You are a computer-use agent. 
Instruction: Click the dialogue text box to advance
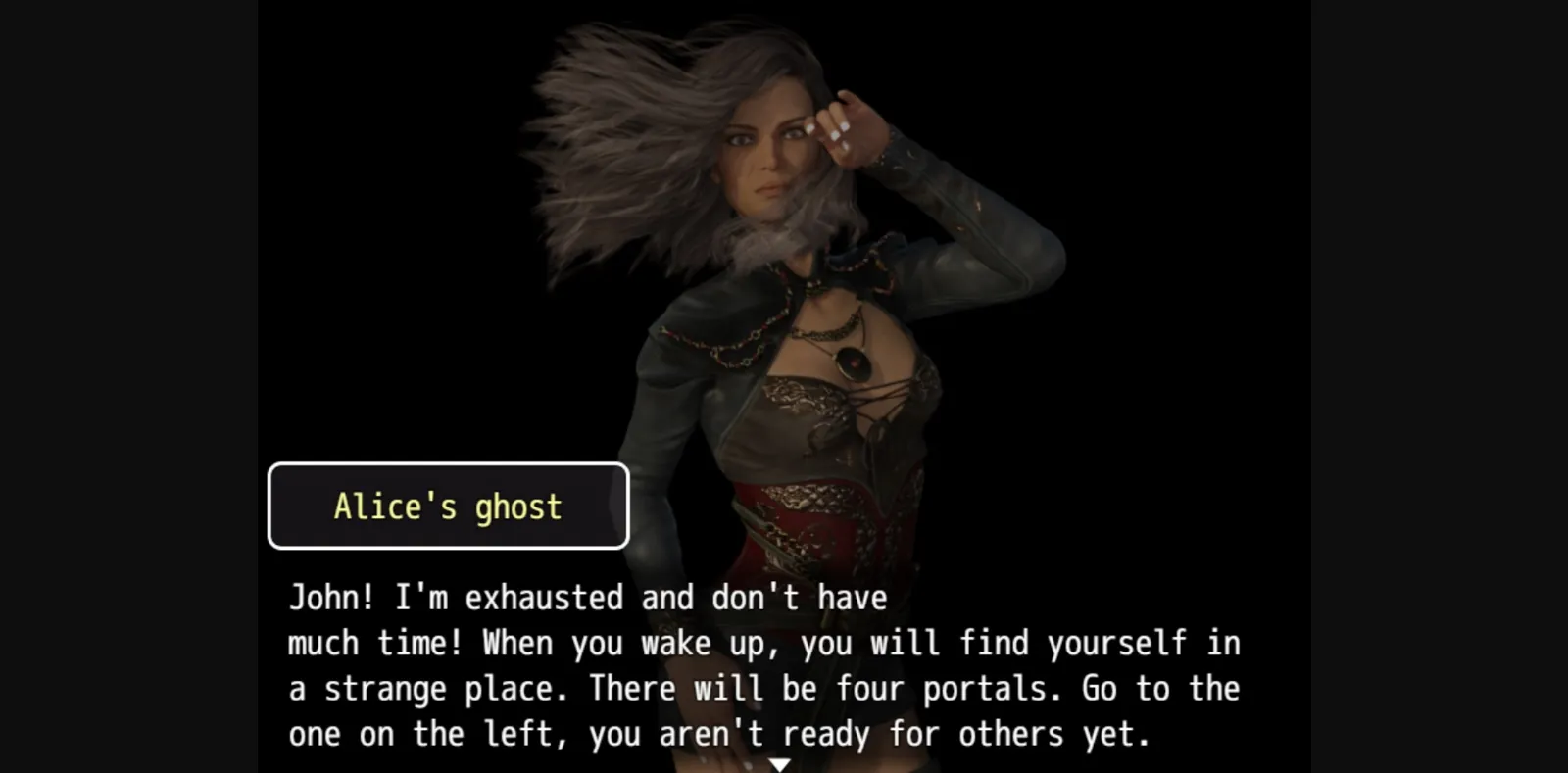[x=764, y=666]
